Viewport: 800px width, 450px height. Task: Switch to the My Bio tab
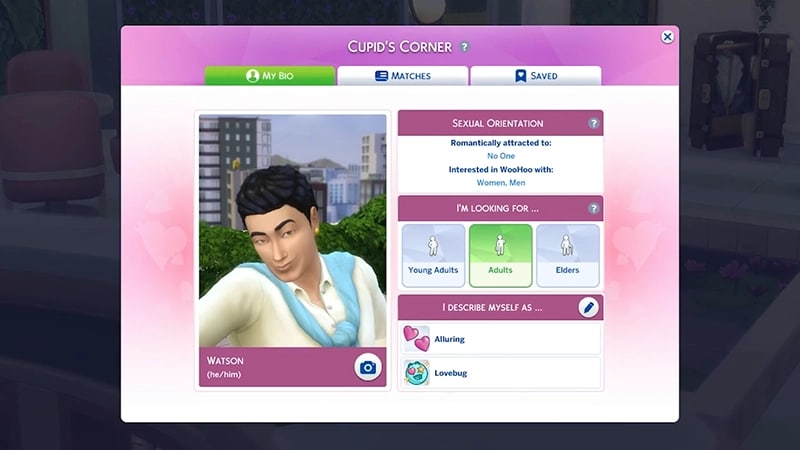pos(270,76)
